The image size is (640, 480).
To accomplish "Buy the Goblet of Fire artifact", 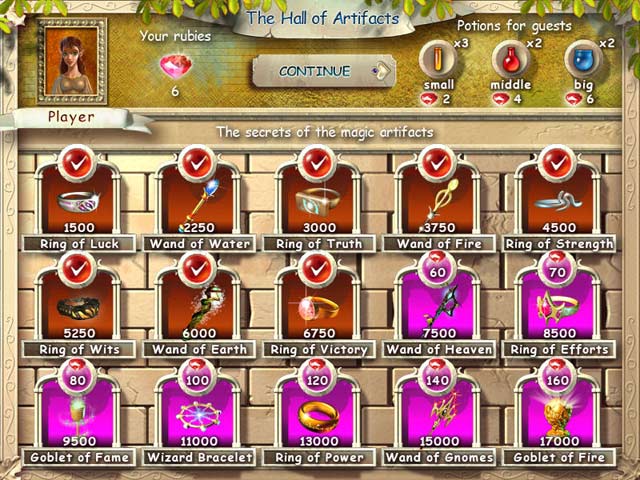I will pos(557,410).
